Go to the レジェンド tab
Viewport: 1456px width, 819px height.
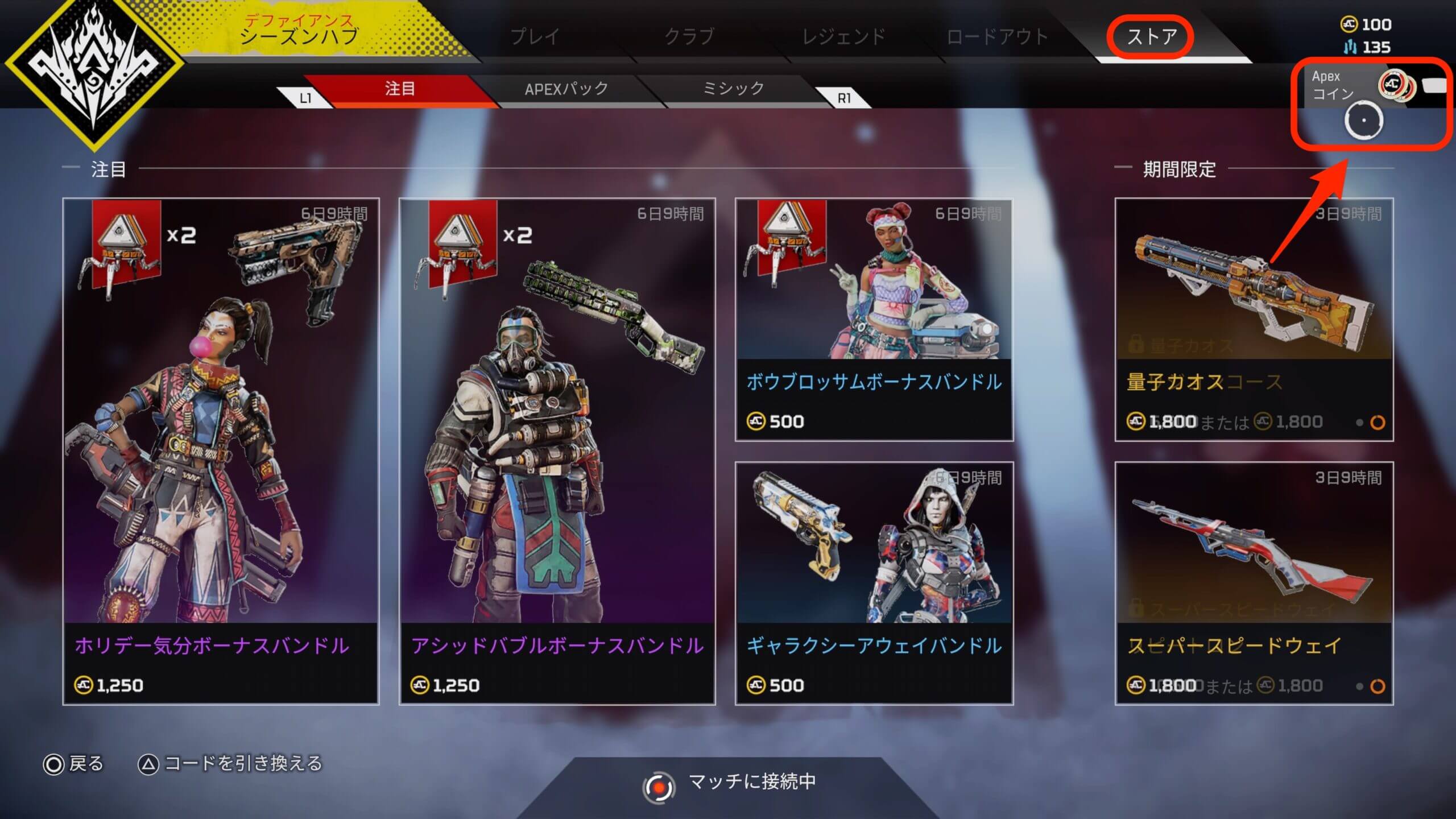point(843,36)
